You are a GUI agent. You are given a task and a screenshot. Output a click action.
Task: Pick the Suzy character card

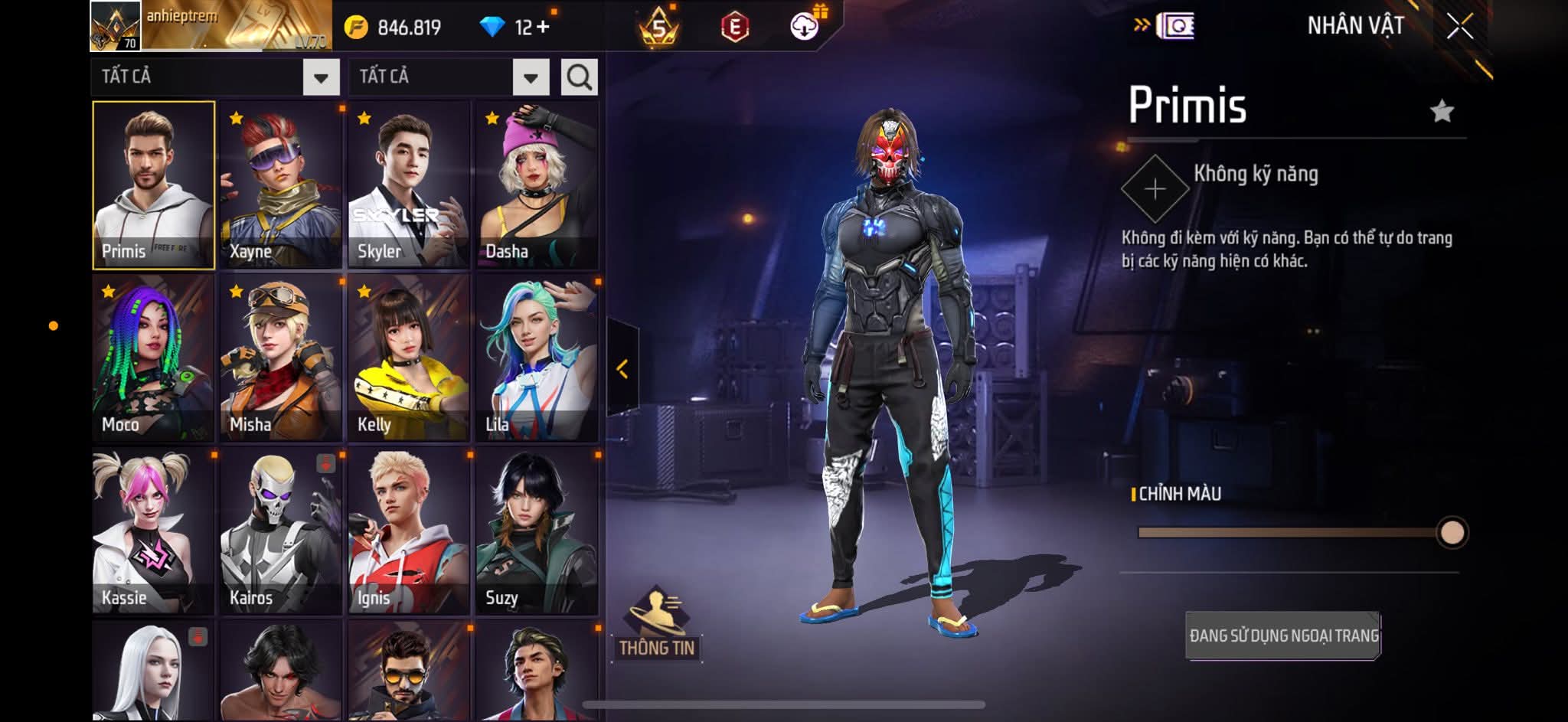tap(537, 532)
